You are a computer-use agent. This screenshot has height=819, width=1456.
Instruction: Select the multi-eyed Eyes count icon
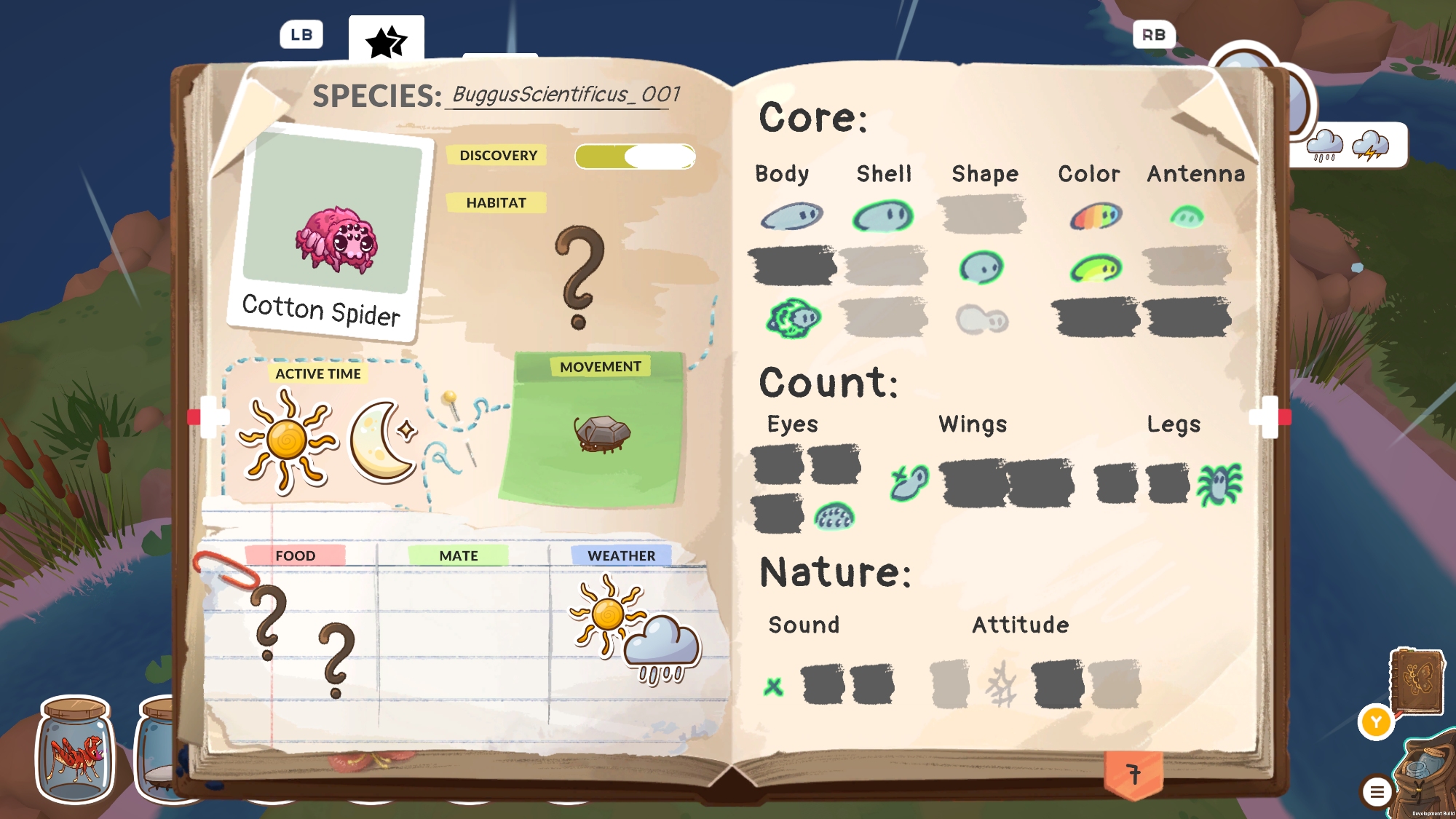click(834, 516)
